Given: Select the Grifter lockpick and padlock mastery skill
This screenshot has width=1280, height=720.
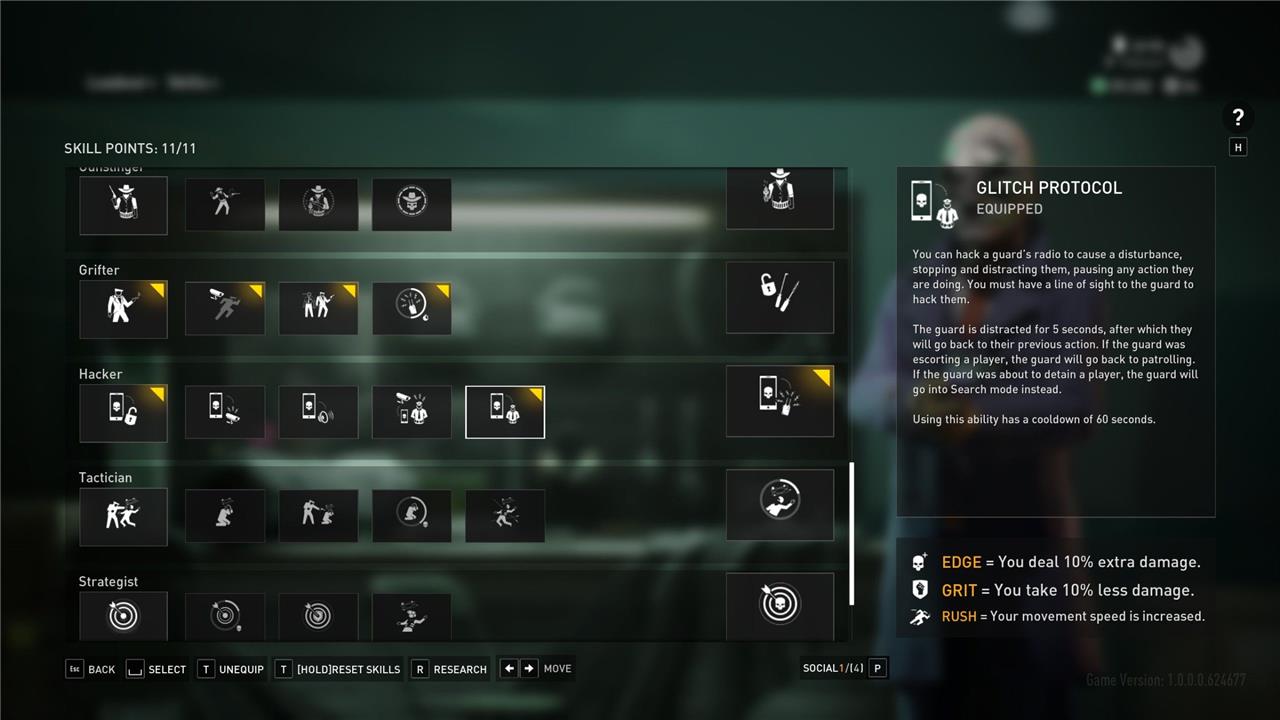Looking at the screenshot, I should coord(779,297).
